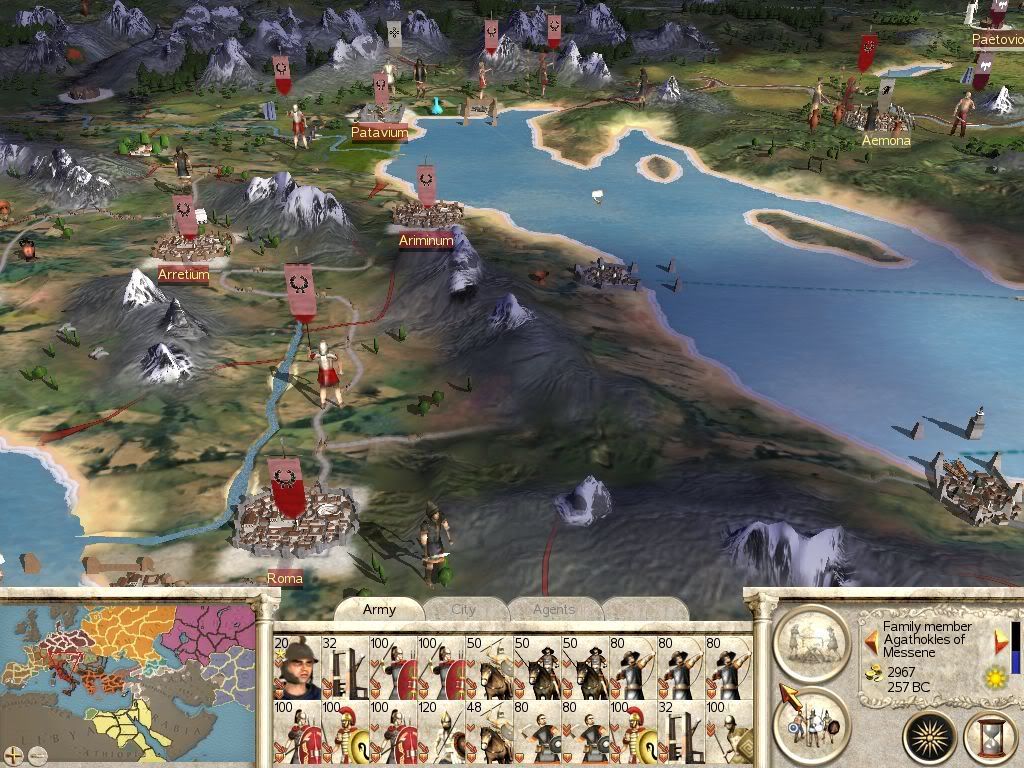
Task: Choose the 48-man cavalry unit card
Action: [490, 731]
